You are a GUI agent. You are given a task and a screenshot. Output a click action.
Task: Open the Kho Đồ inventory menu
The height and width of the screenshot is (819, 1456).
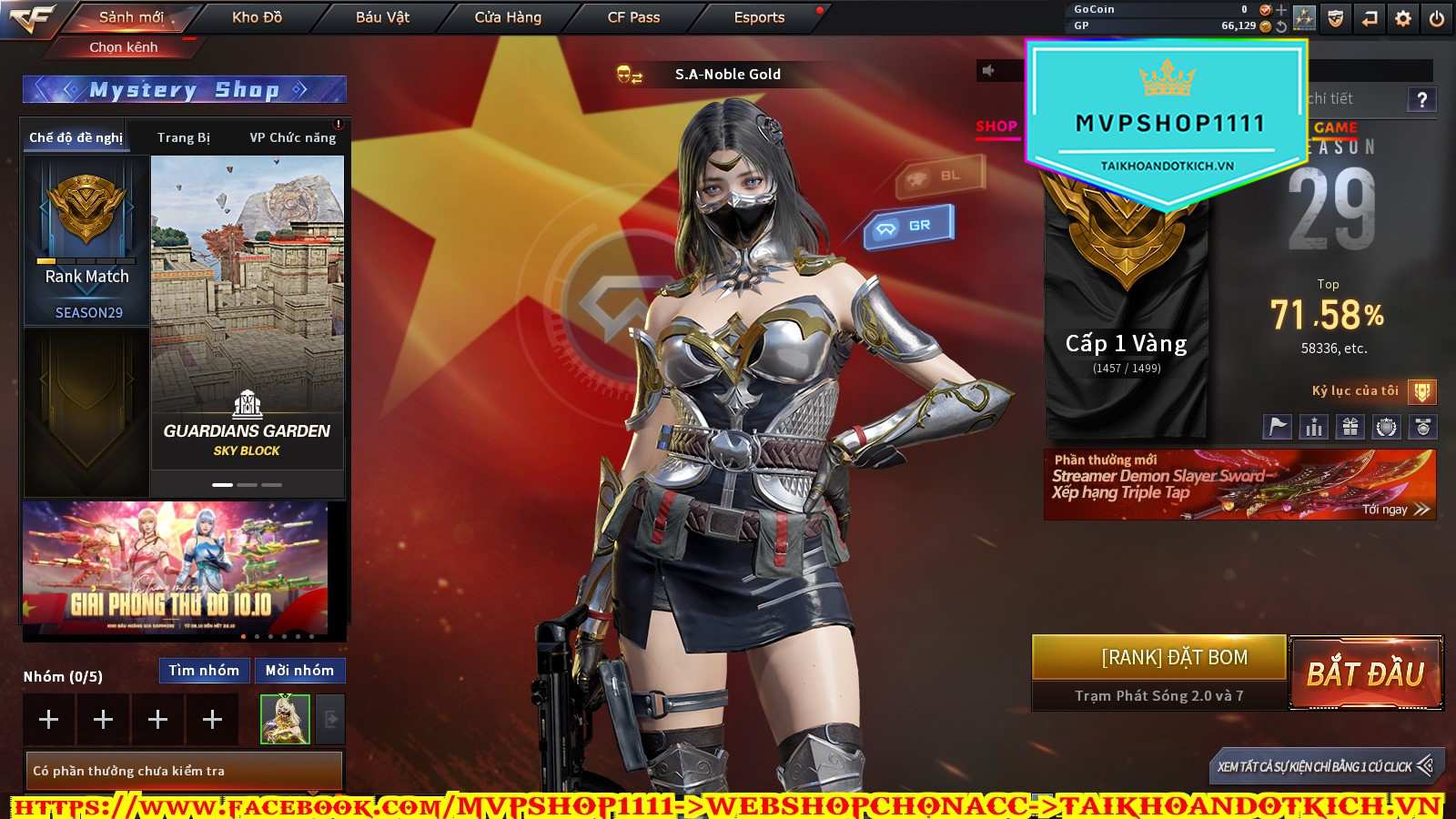(x=257, y=17)
